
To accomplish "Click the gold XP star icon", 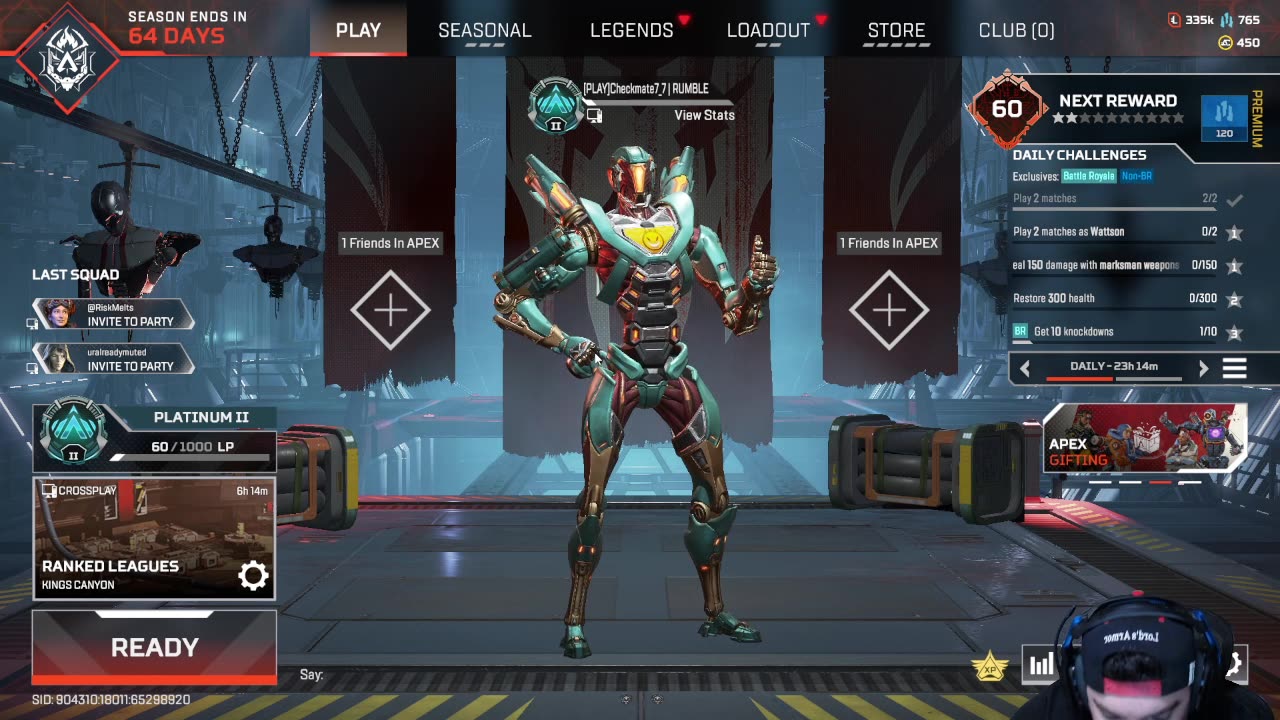I will point(989,664).
